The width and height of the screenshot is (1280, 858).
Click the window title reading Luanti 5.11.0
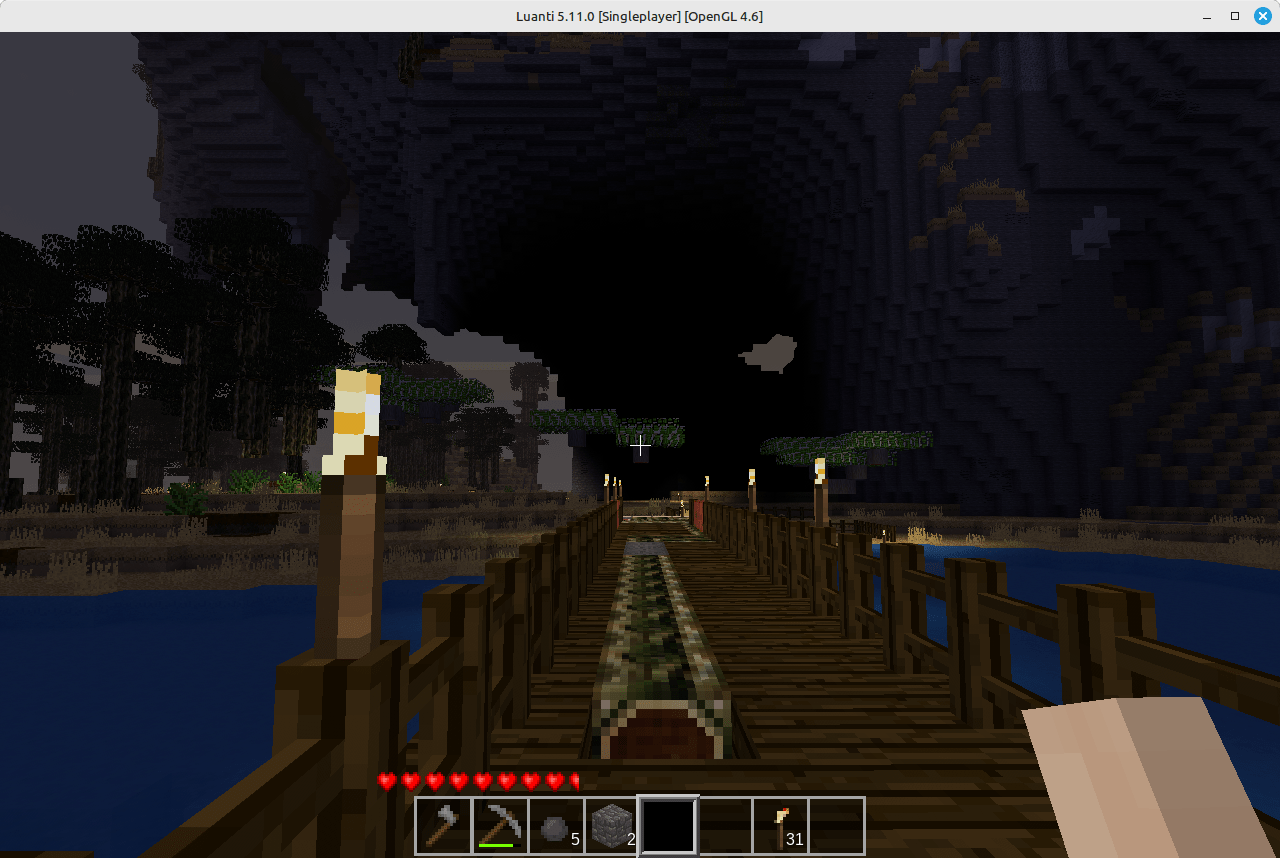pyautogui.click(x=640, y=16)
